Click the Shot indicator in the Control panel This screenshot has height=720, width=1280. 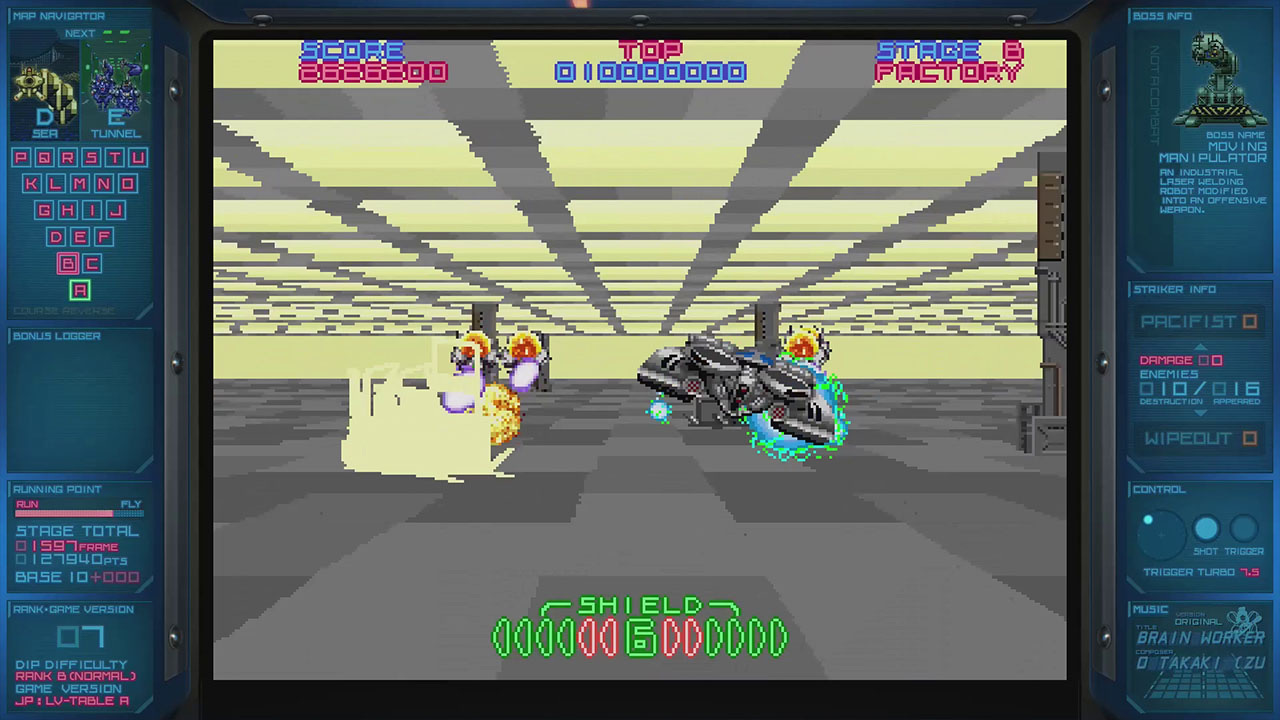1207,529
